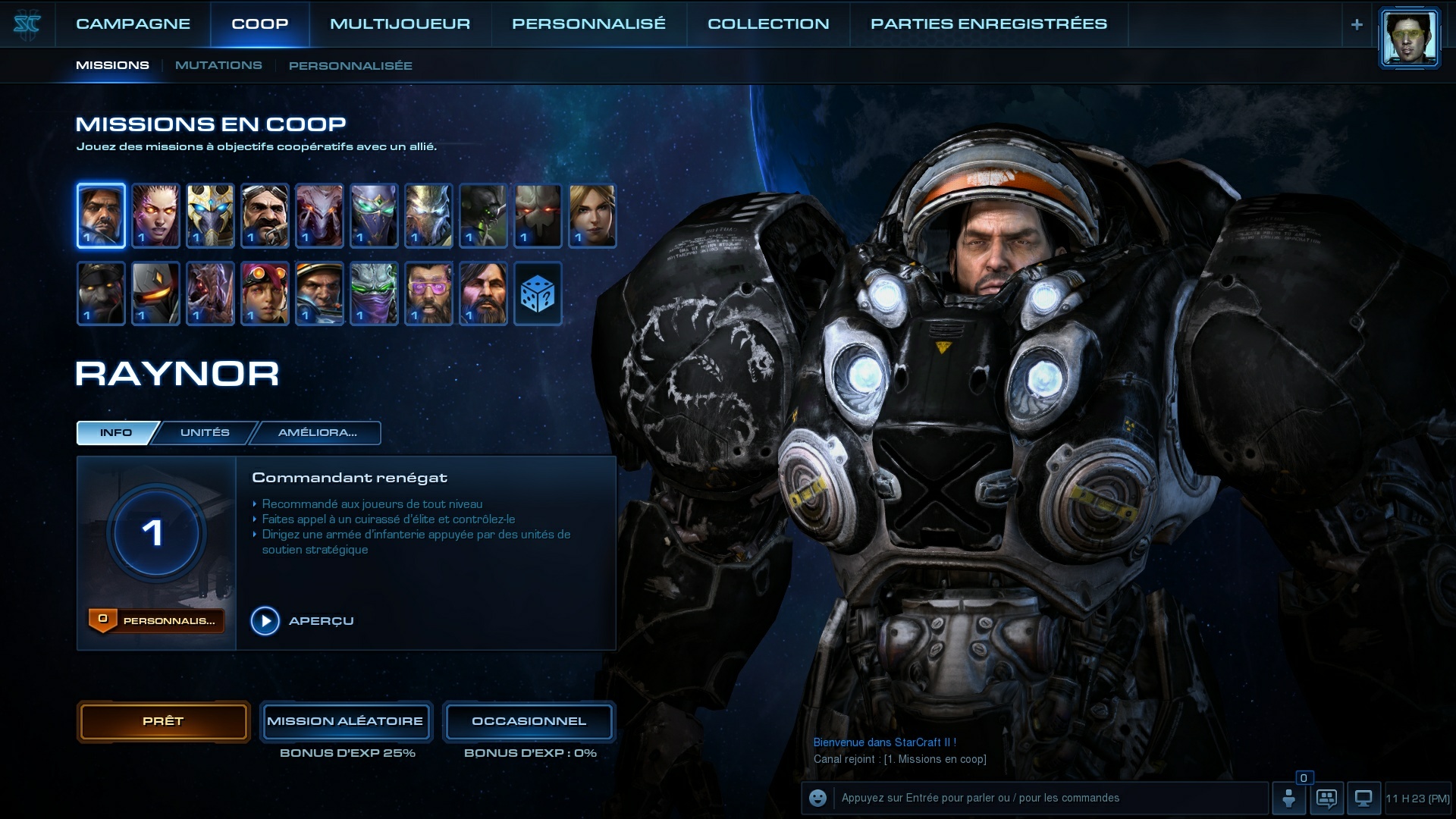The height and width of the screenshot is (819, 1456).
Task: Go to the Collection screen
Action: [x=768, y=24]
